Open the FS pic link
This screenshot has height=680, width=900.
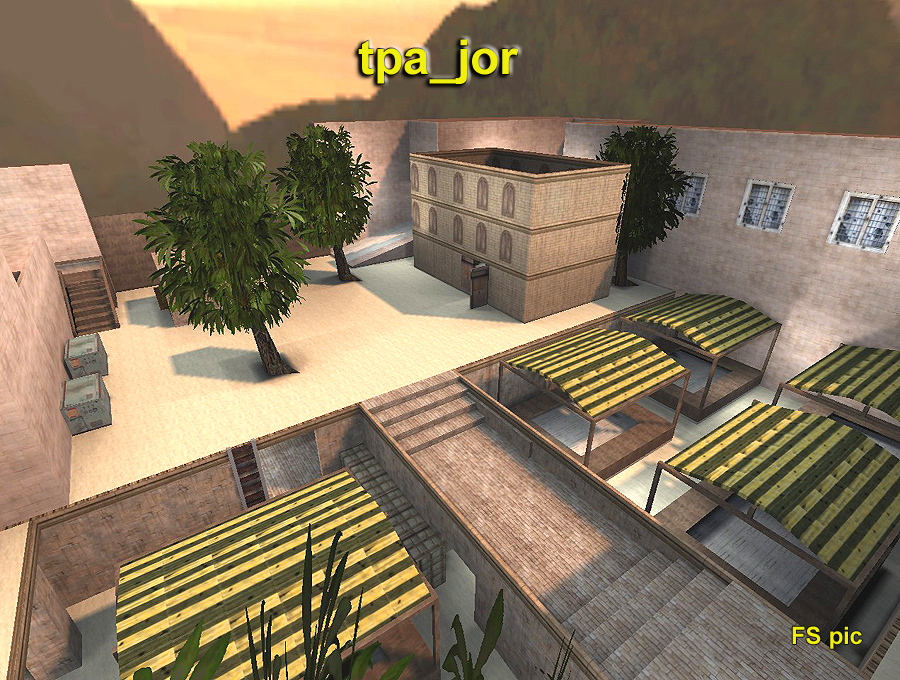pyautogui.click(x=826, y=636)
